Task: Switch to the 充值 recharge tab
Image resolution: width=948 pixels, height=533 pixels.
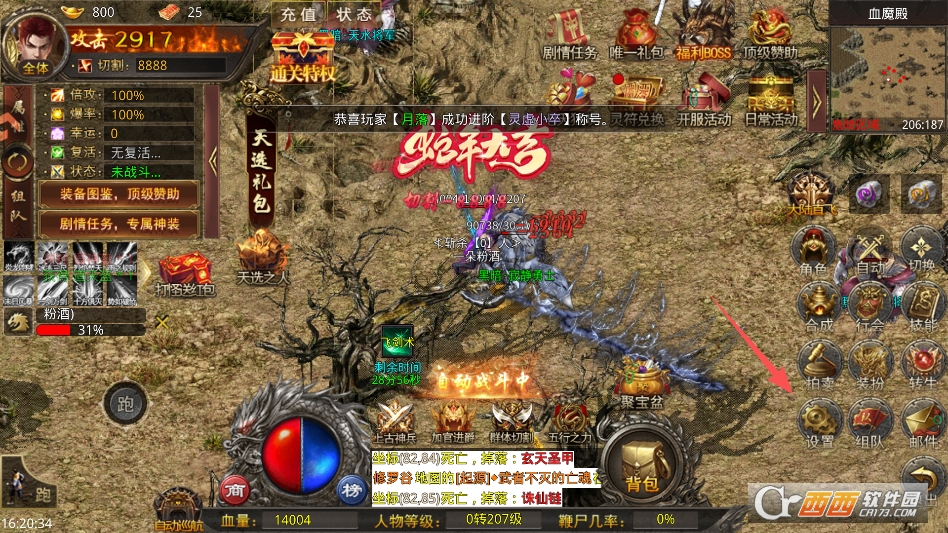Action: pos(298,15)
